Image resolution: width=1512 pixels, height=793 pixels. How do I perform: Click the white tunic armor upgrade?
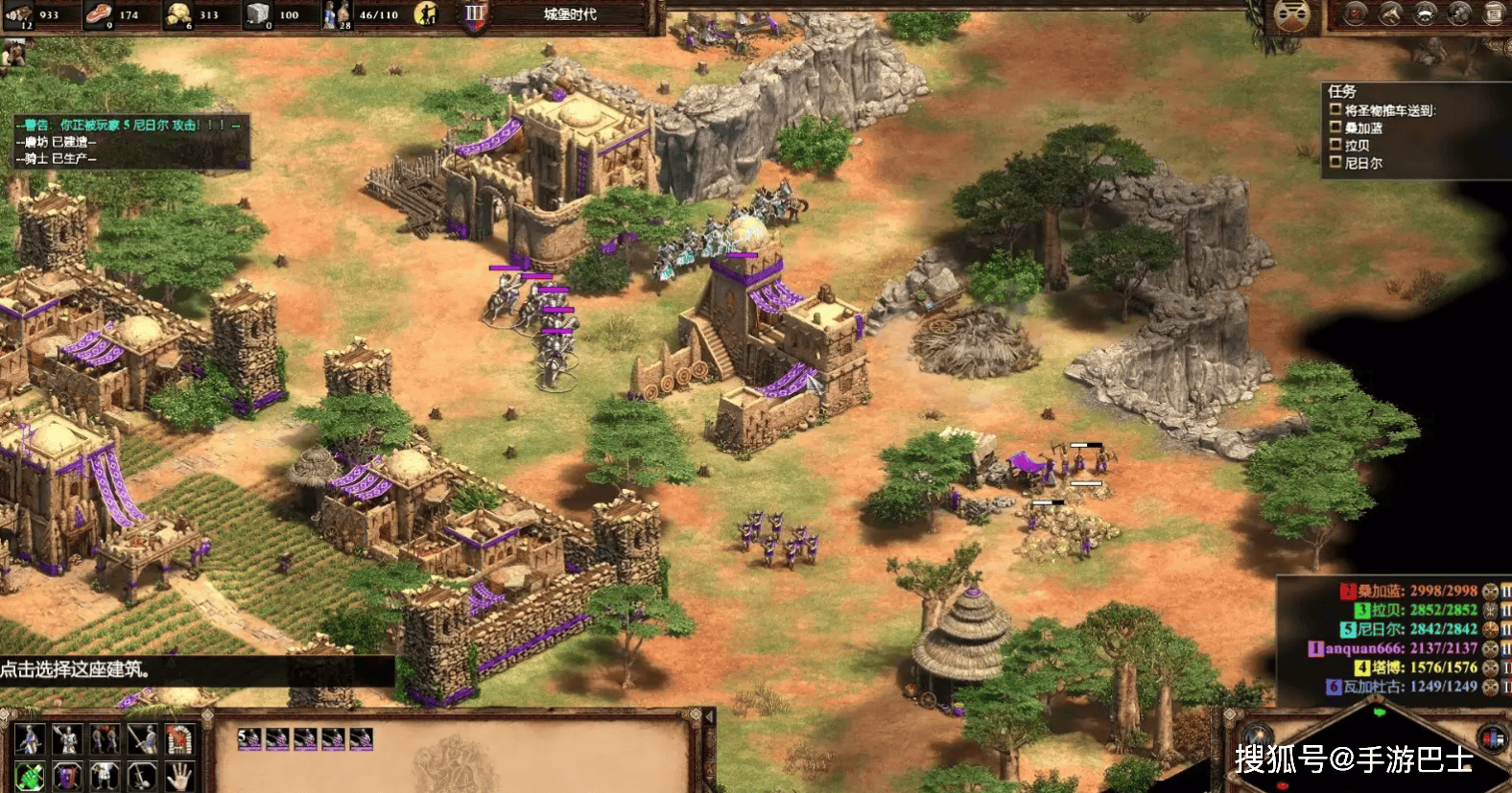click(105, 775)
